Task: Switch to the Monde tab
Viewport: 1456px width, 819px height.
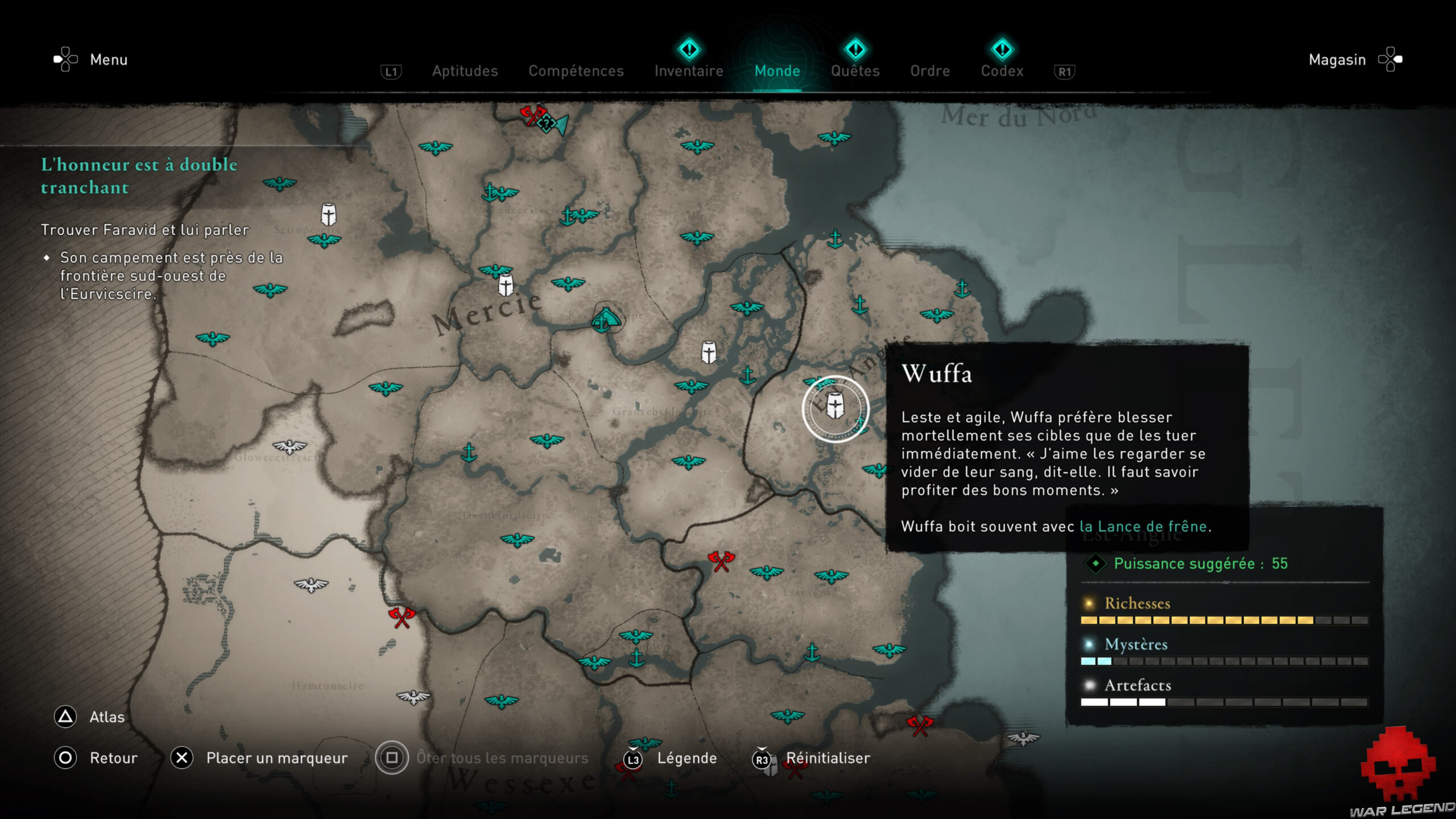Action: coord(777,71)
